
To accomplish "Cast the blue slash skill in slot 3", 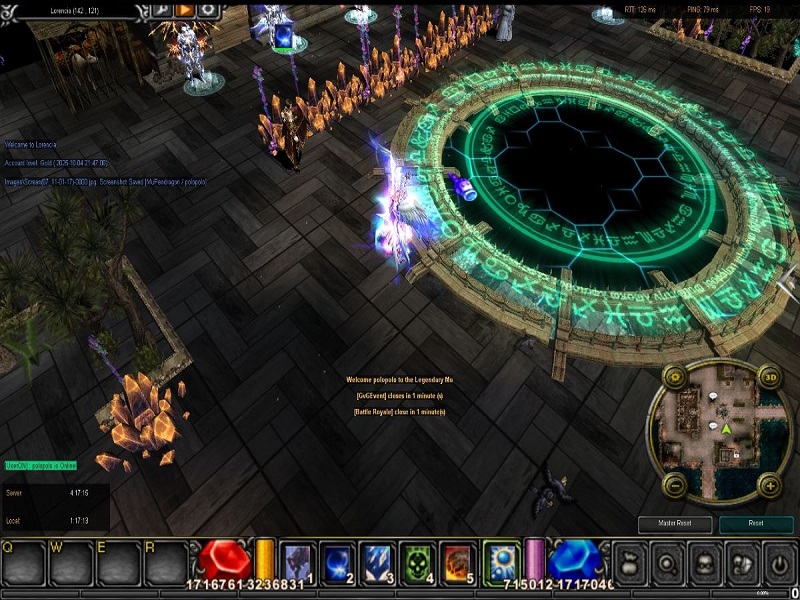I will 378,563.
